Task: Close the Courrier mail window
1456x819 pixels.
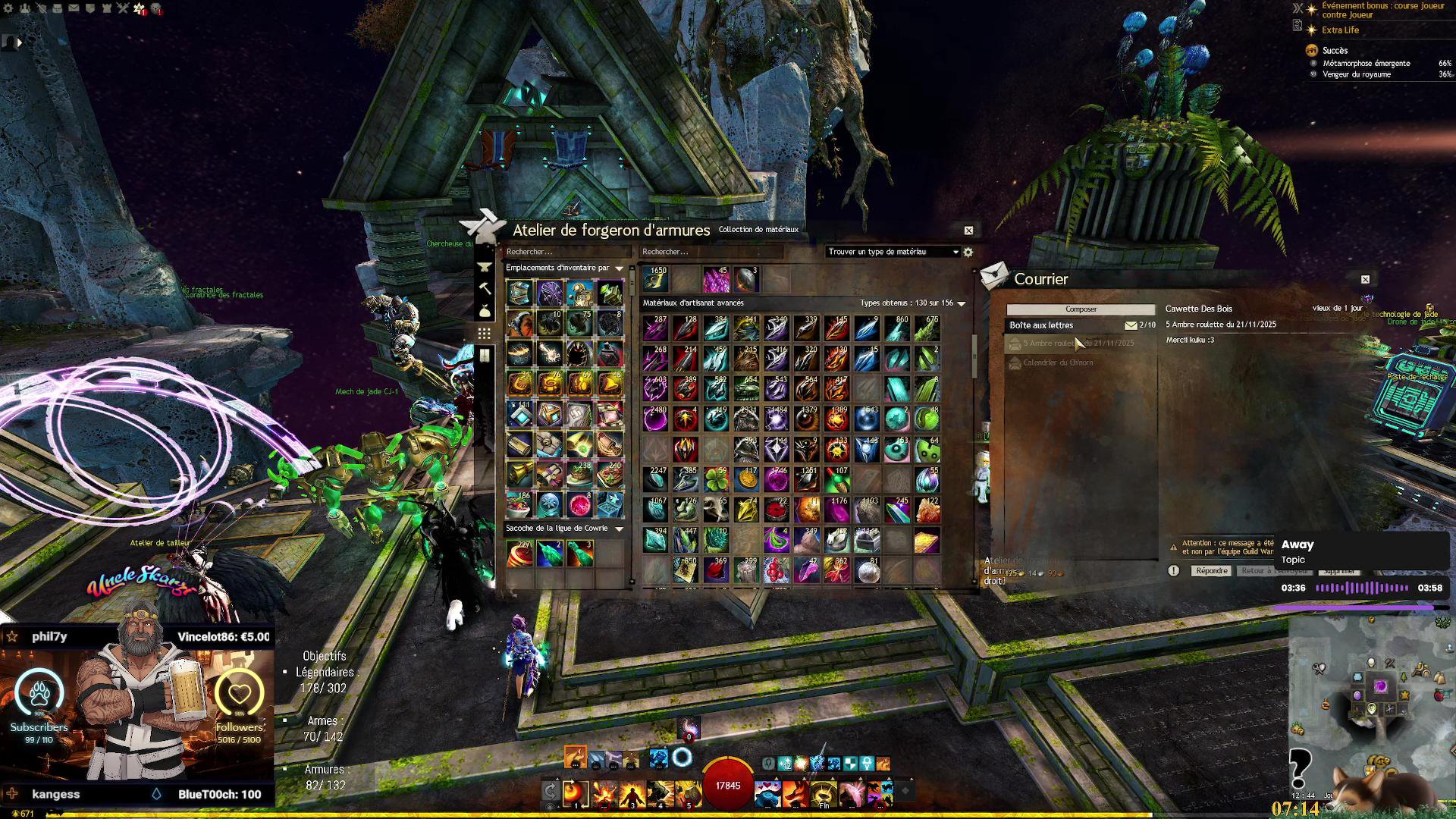Action: [x=1365, y=280]
